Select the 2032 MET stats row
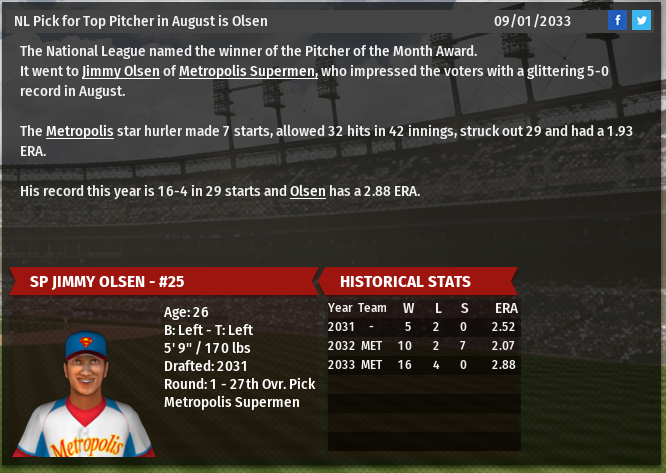 (423, 345)
